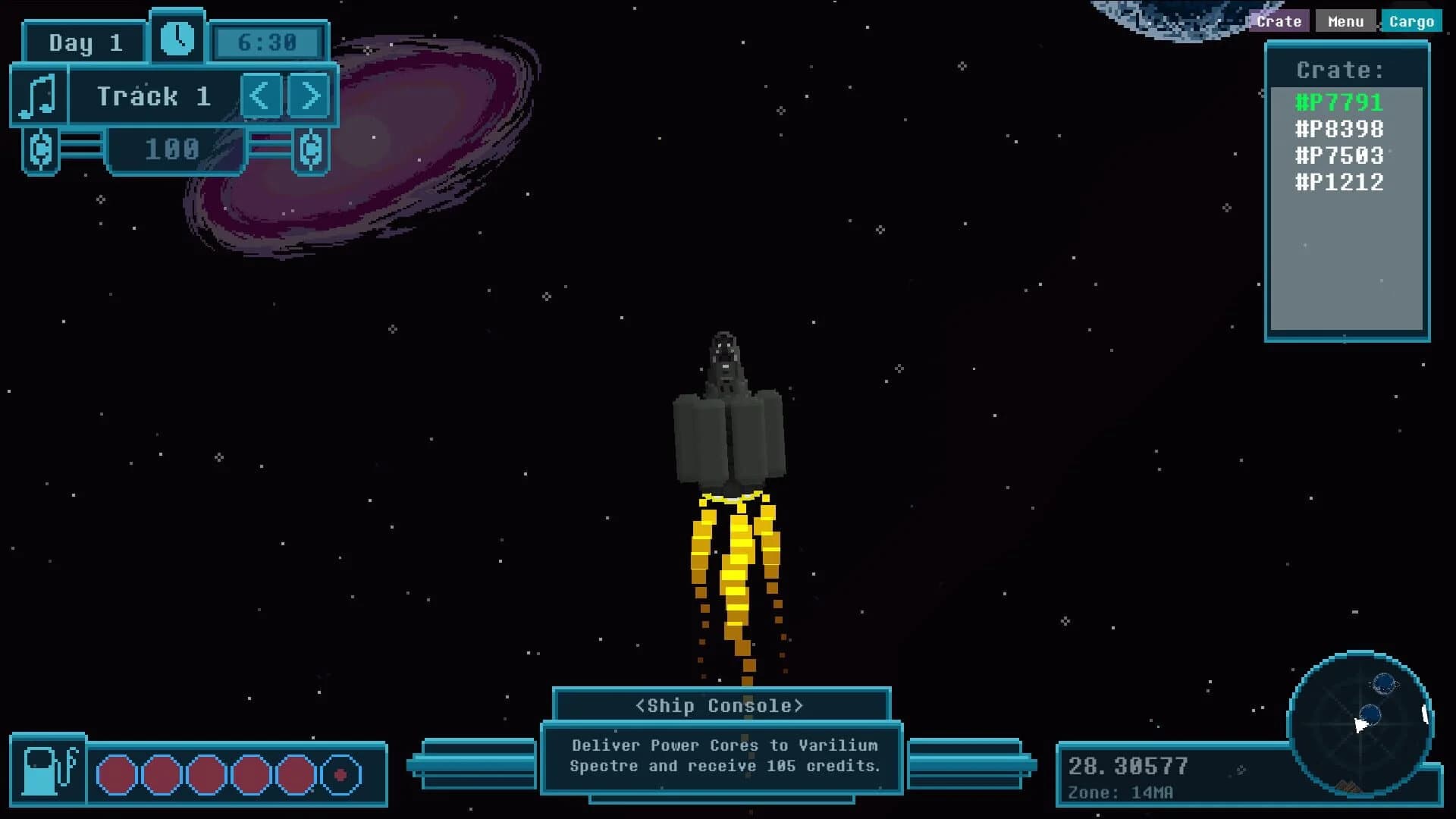The width and height of the screenshot is (1456, 819).
Task: Open the Crate panel button
Action: click(x=1279, y=20)
